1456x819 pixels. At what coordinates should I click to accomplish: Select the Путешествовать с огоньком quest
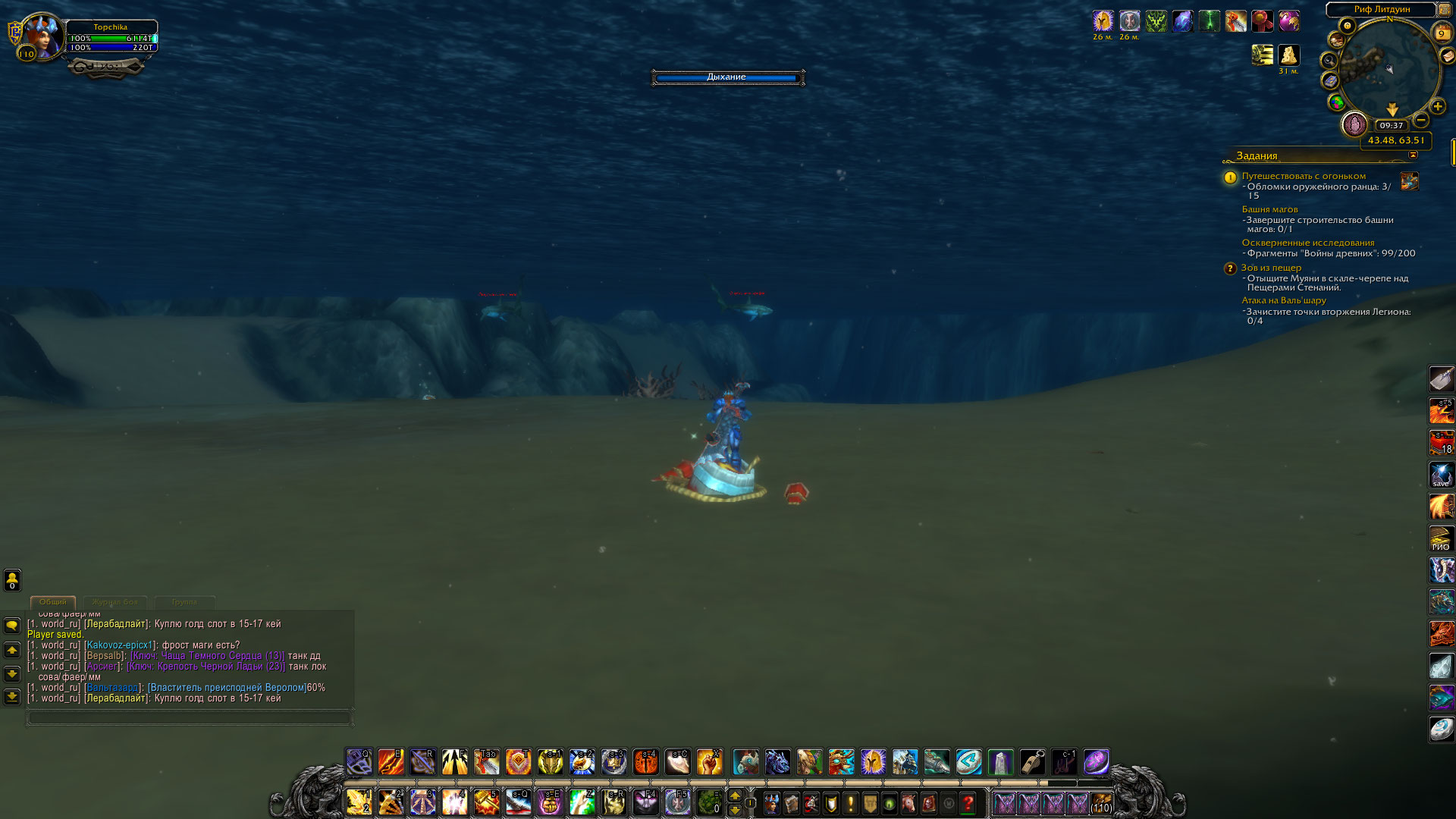[1303, 176]
